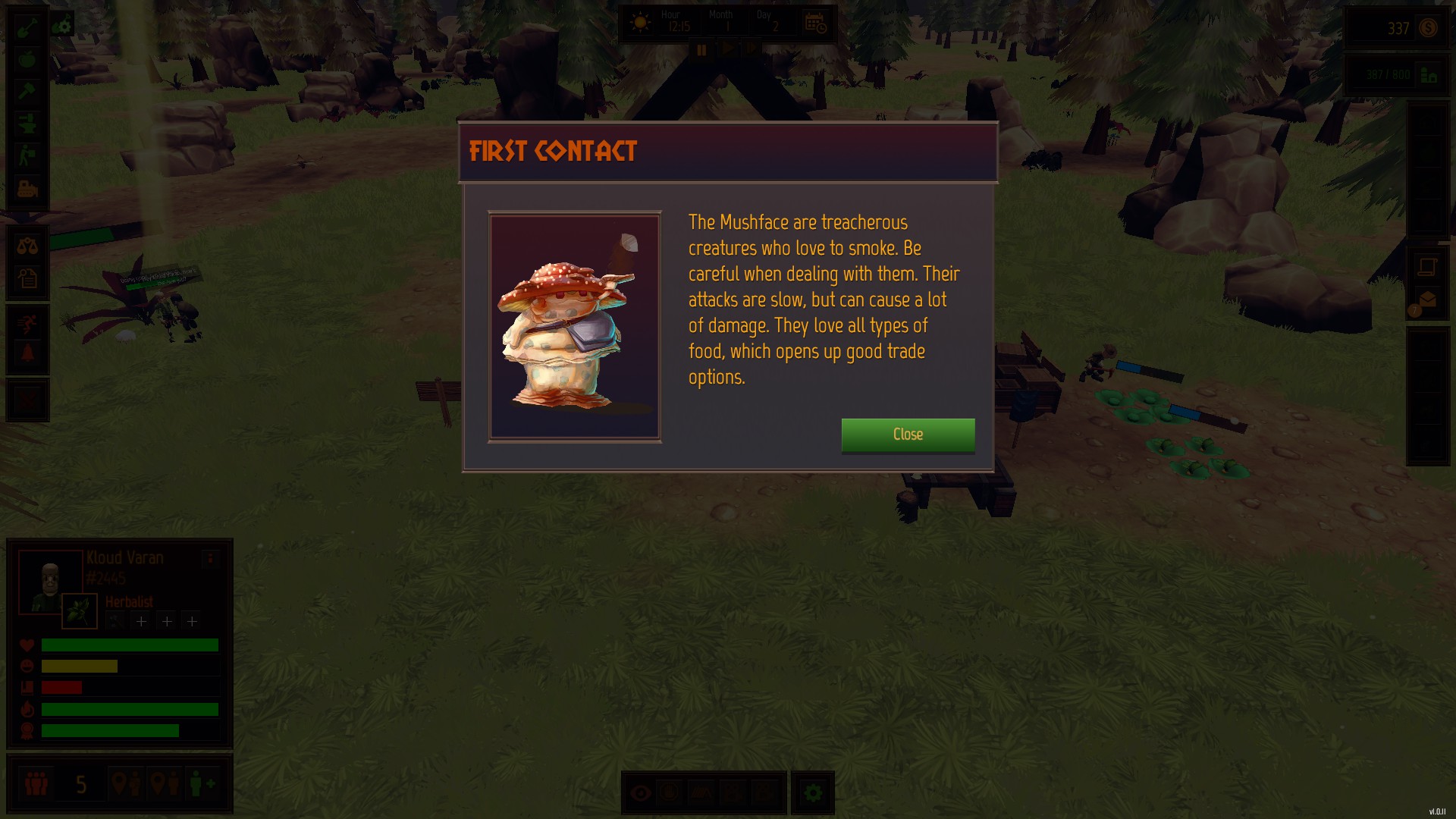
Task: Click the red running figure icon
Action: [x=27, y=324]
